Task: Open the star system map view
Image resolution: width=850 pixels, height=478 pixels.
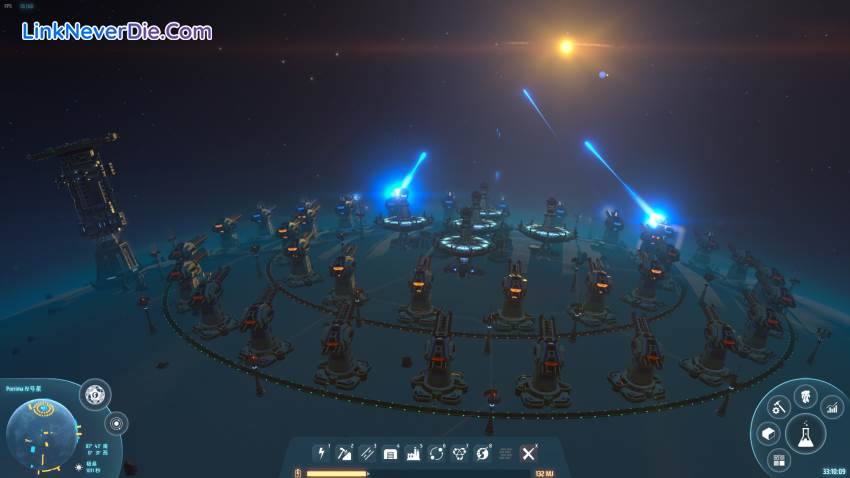Action: click(x=116, y=422)
